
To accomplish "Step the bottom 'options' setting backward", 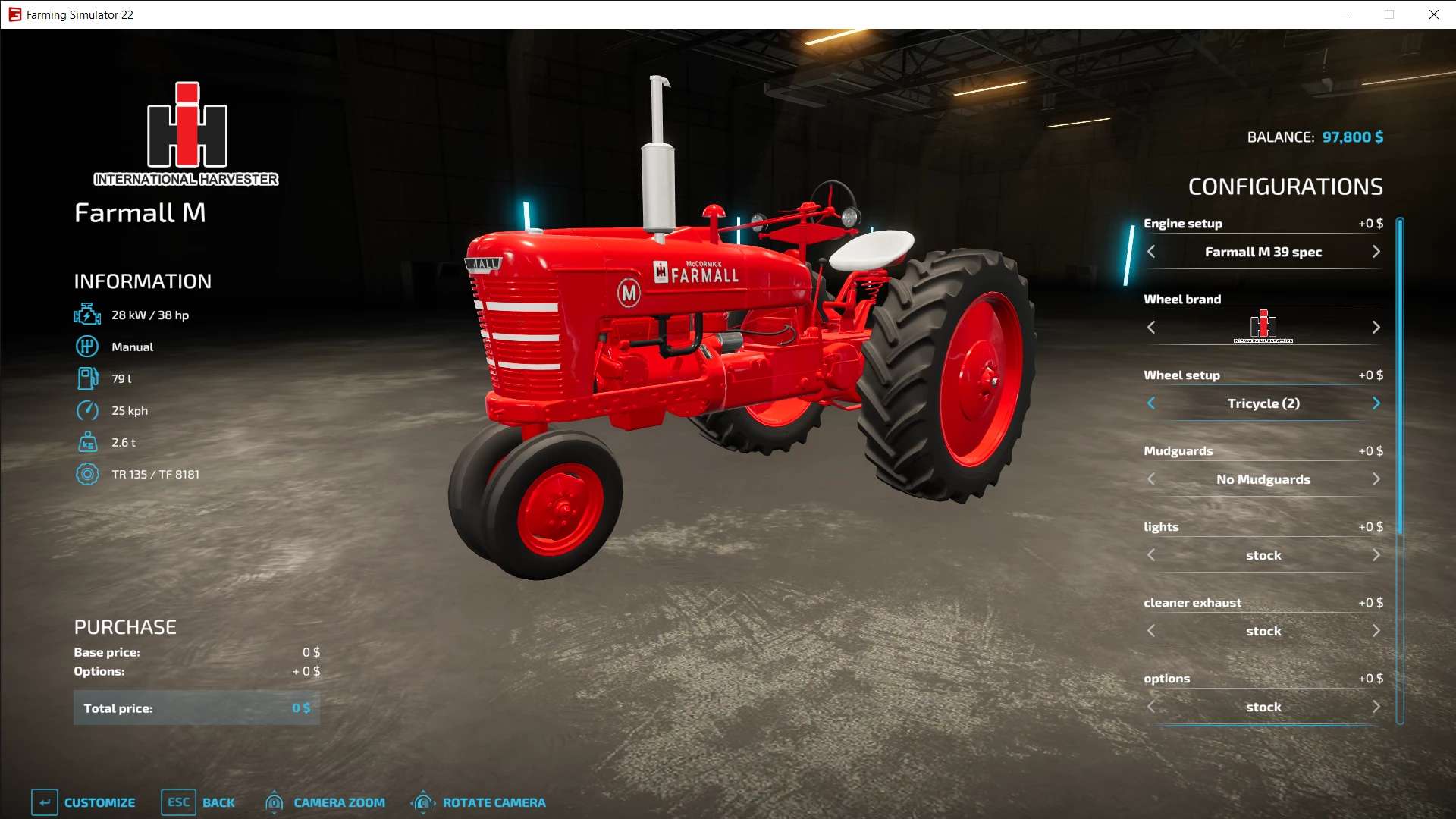I will tap(1151, 707).
